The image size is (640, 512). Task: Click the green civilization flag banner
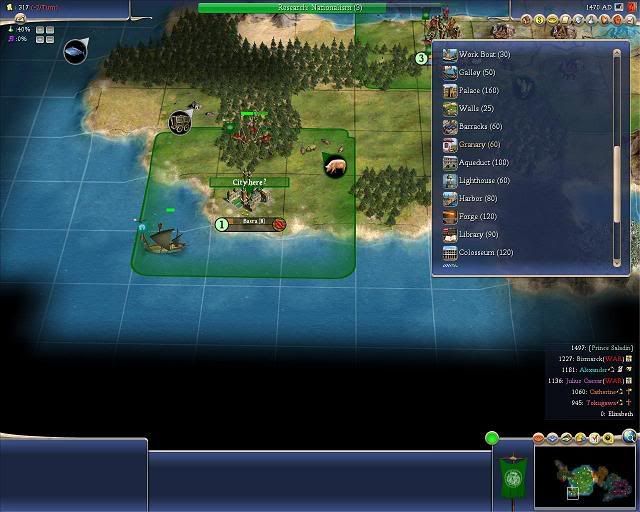coord(513,475)
